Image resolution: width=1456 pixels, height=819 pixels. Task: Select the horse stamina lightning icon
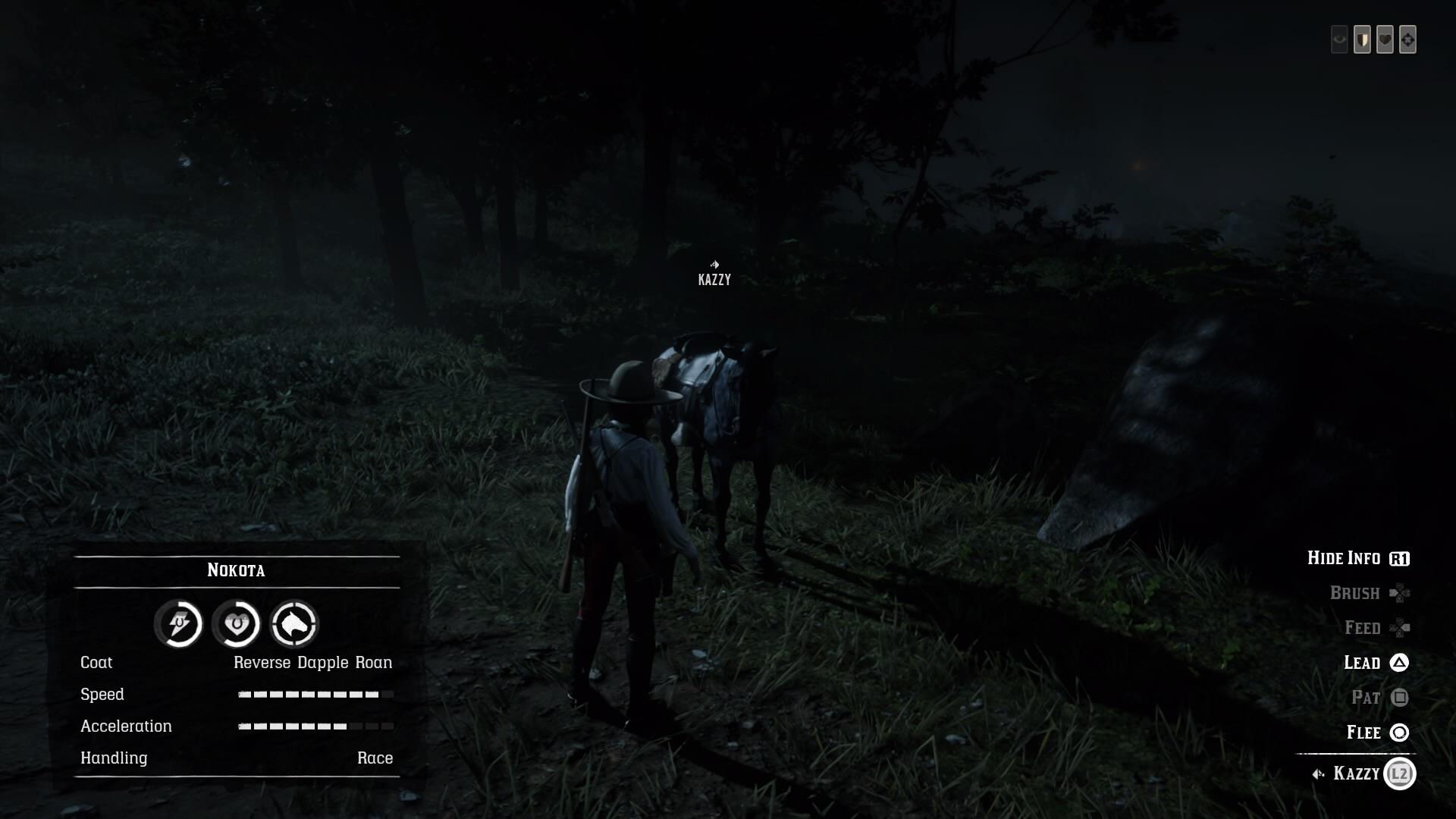(178, 624)
